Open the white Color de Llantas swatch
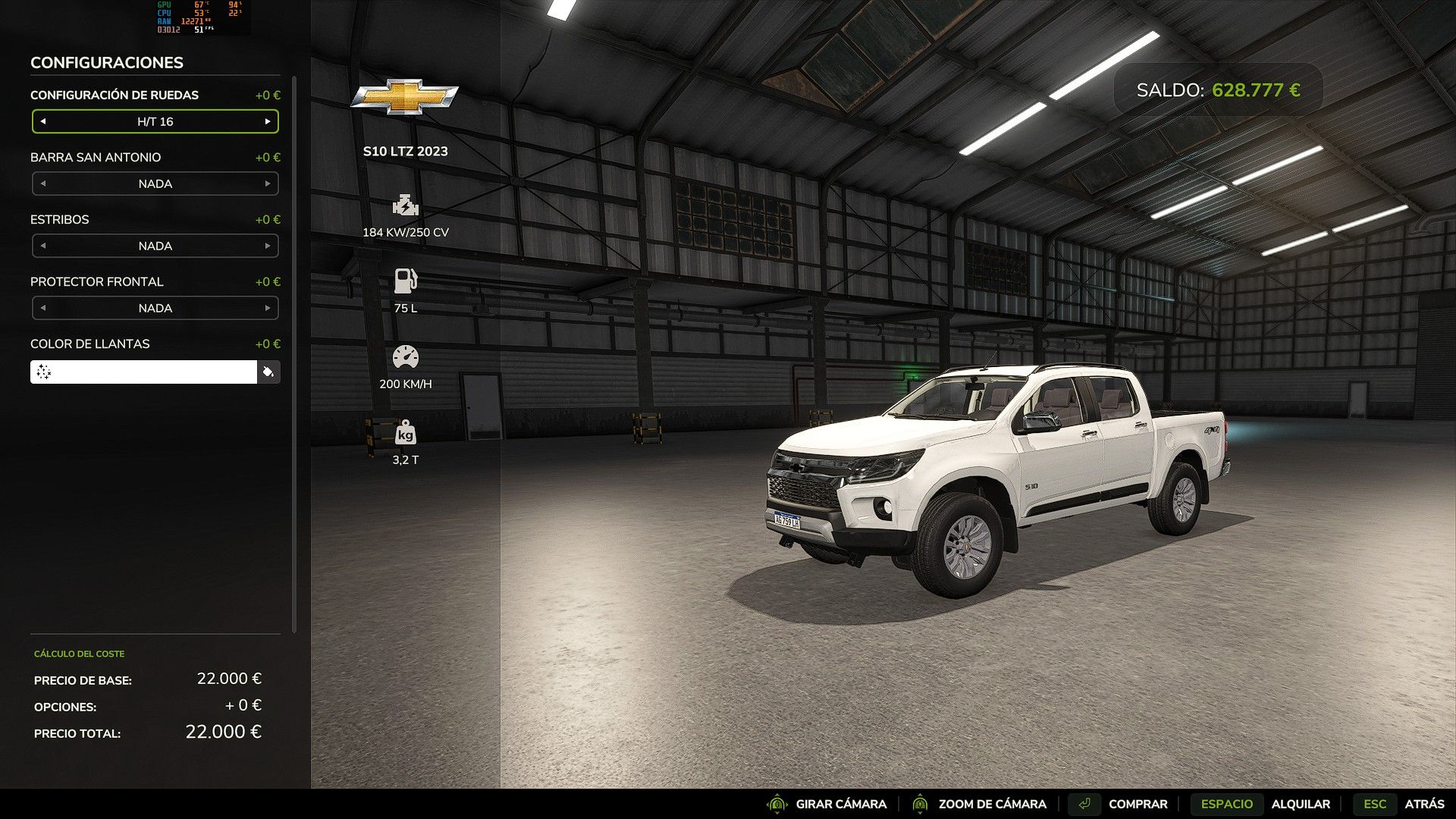Screen dimensions: 1456x819 coord(144,372)
